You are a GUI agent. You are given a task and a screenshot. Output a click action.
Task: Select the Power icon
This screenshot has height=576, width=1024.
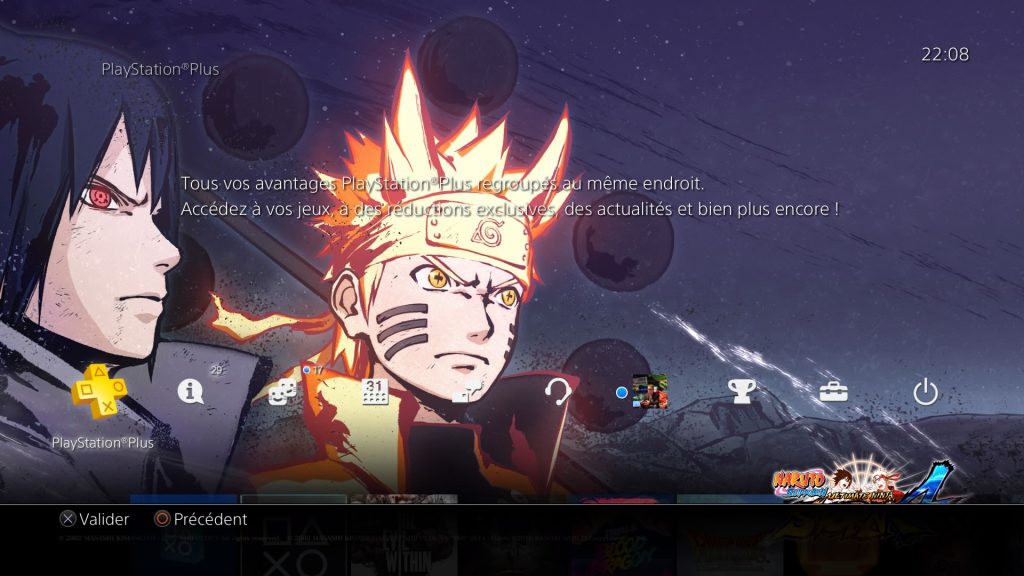point(926,392)
